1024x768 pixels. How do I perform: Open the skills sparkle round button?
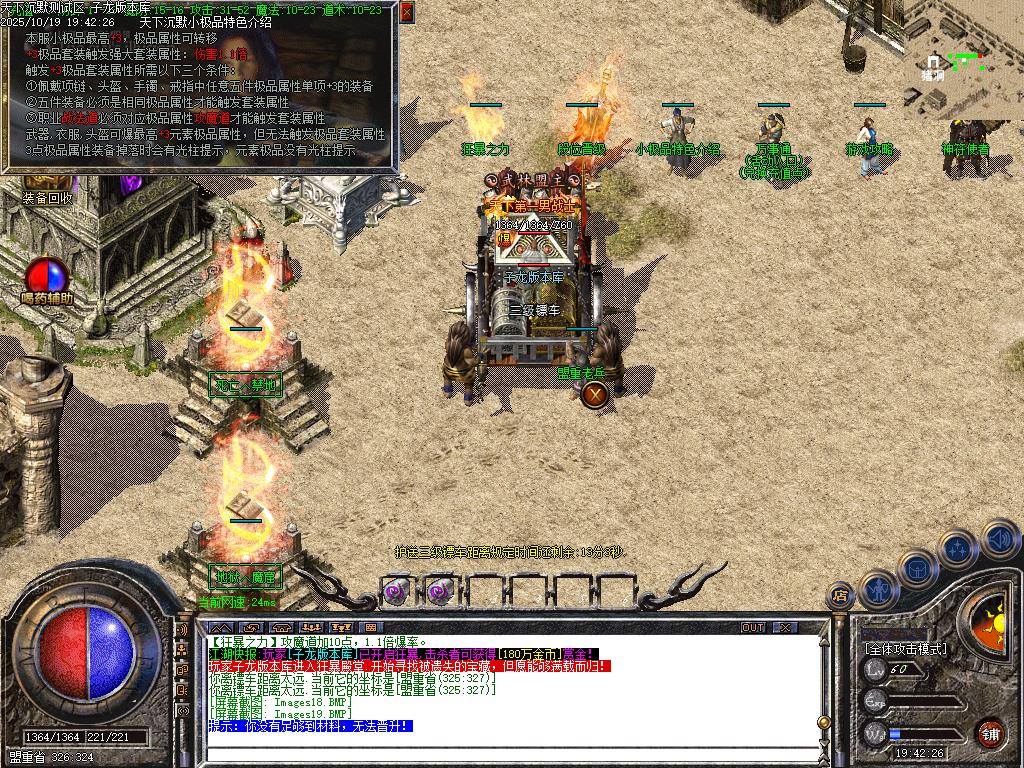click(x=957, y=548)
